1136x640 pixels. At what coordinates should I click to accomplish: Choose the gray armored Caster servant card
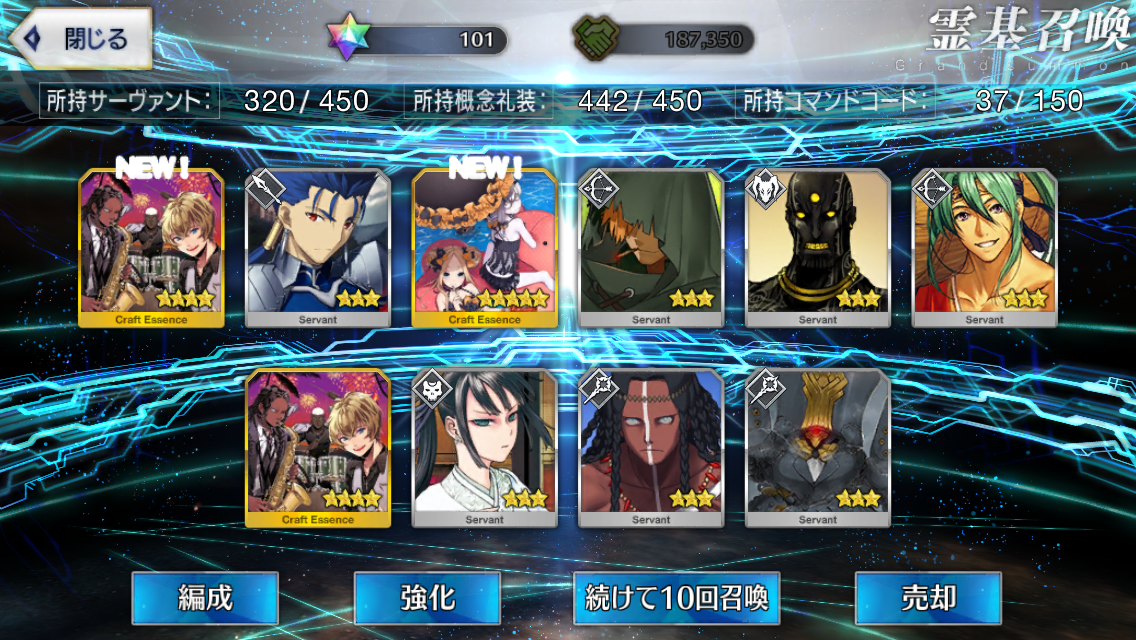818,448
